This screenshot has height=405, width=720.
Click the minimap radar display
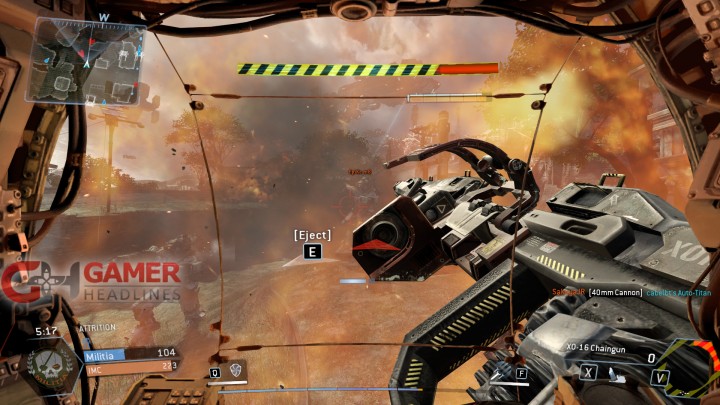click(x=88, y=62)
